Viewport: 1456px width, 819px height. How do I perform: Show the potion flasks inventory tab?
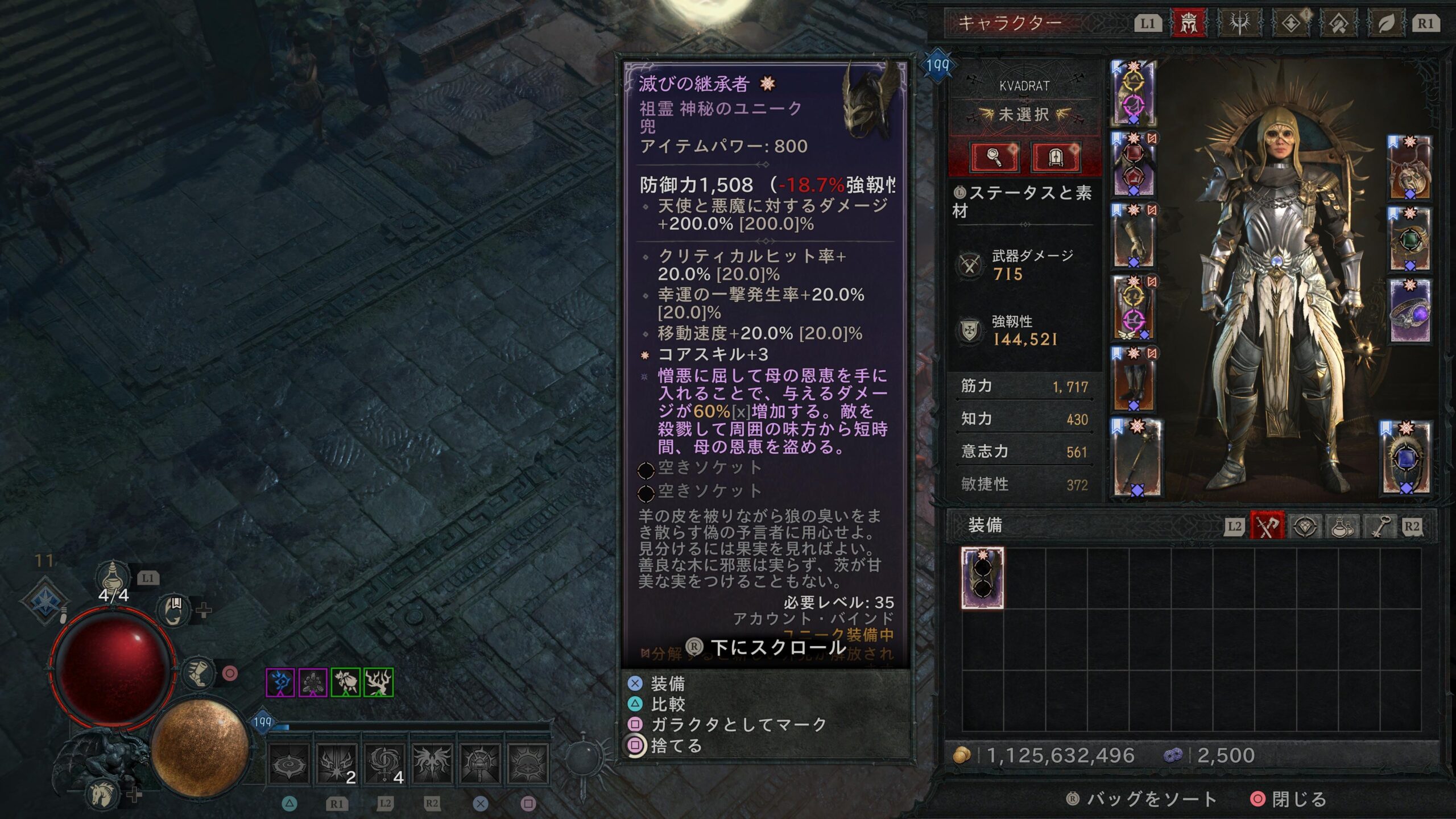click(1342, 526)
